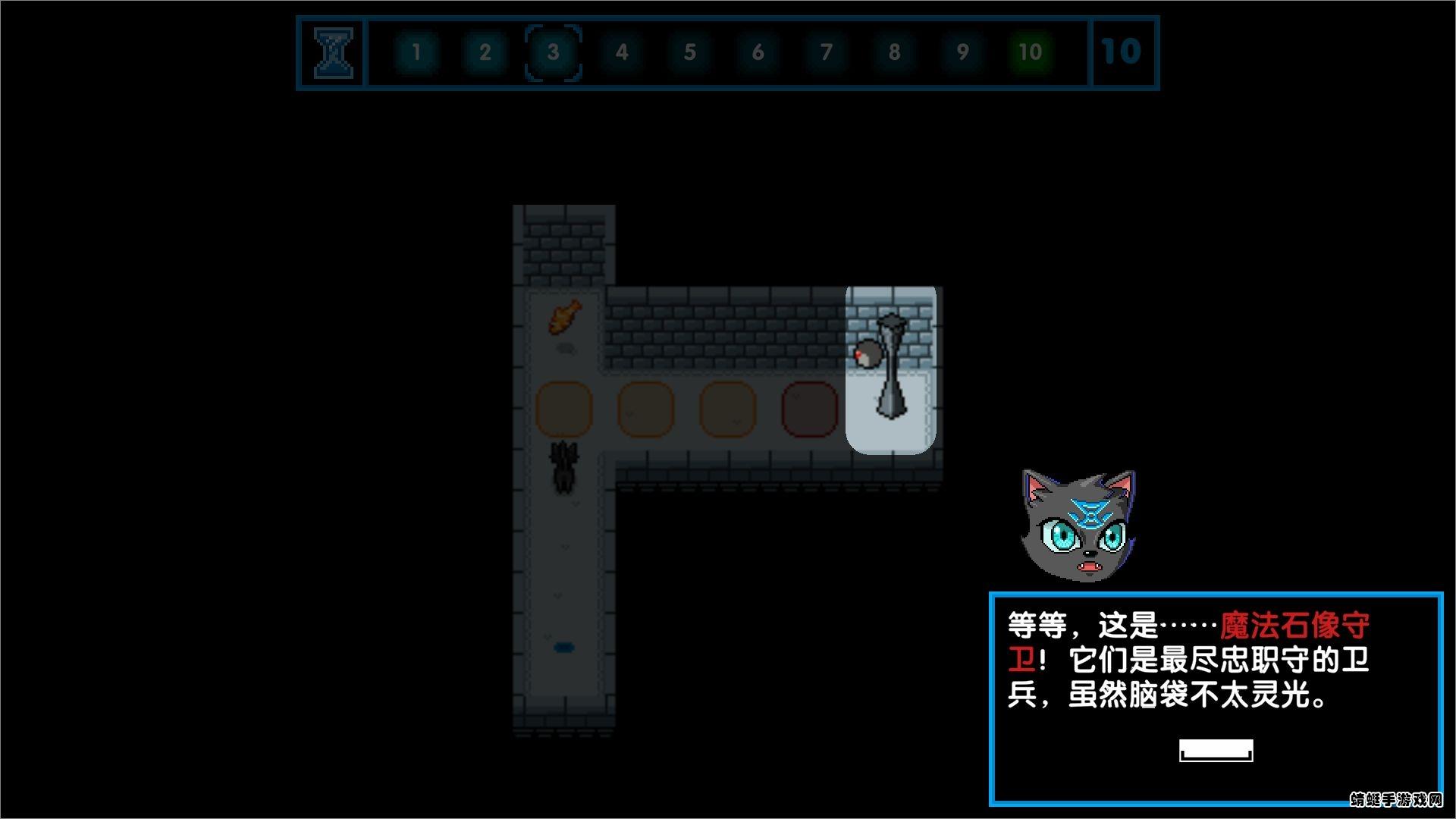This screenshot has width=1456, height=819.
Task: Activate the green turn slot 10
Action: click(1029, 52)
